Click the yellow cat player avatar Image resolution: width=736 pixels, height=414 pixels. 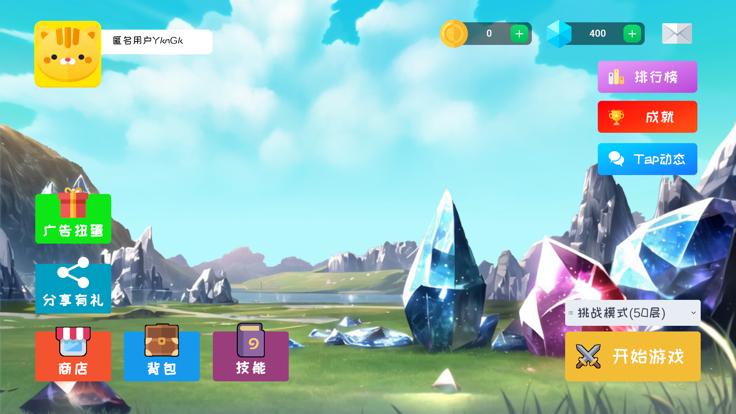pos(68,54)
